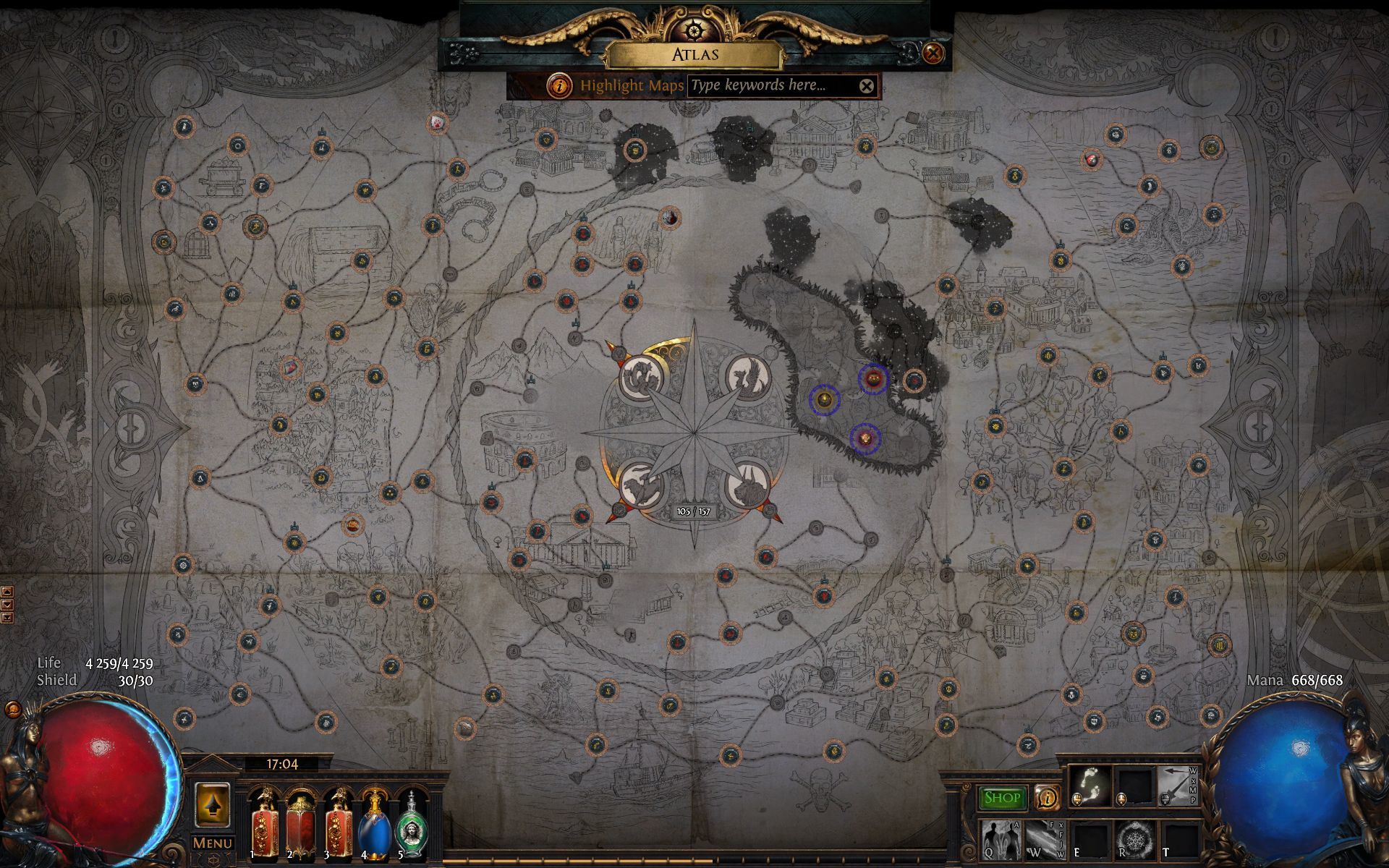
Task: Activate the streaking skill on W
Action: click(1044, 839)
